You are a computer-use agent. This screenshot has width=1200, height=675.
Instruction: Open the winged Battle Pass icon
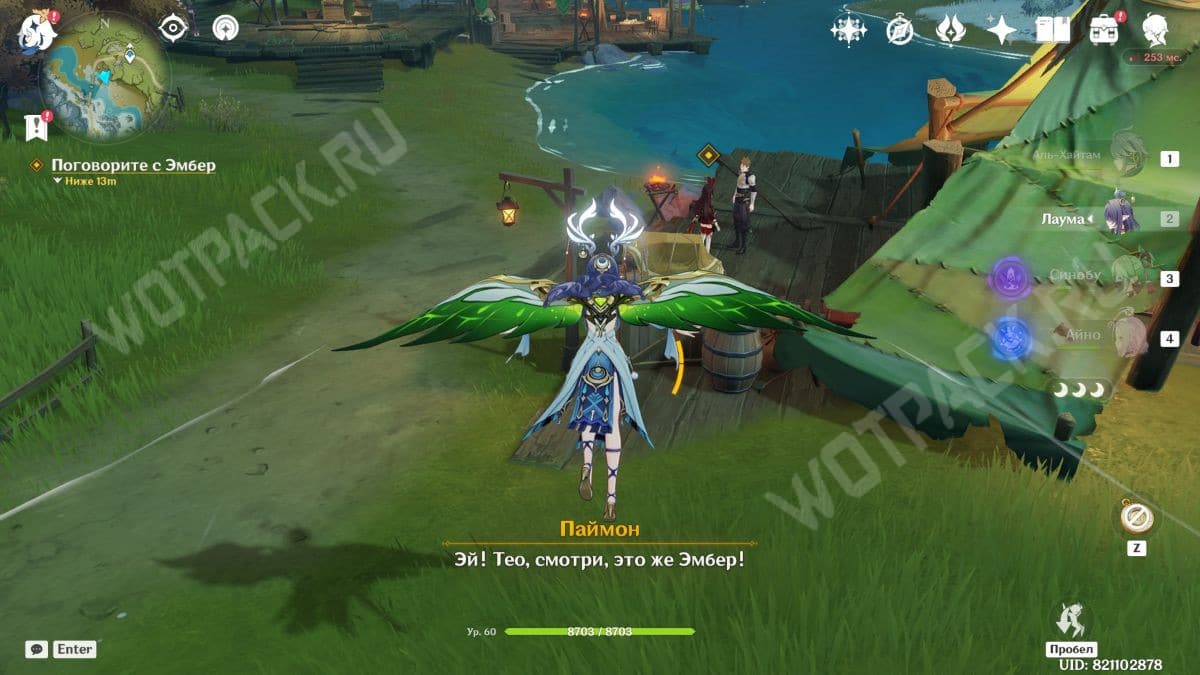click(950, 31)
